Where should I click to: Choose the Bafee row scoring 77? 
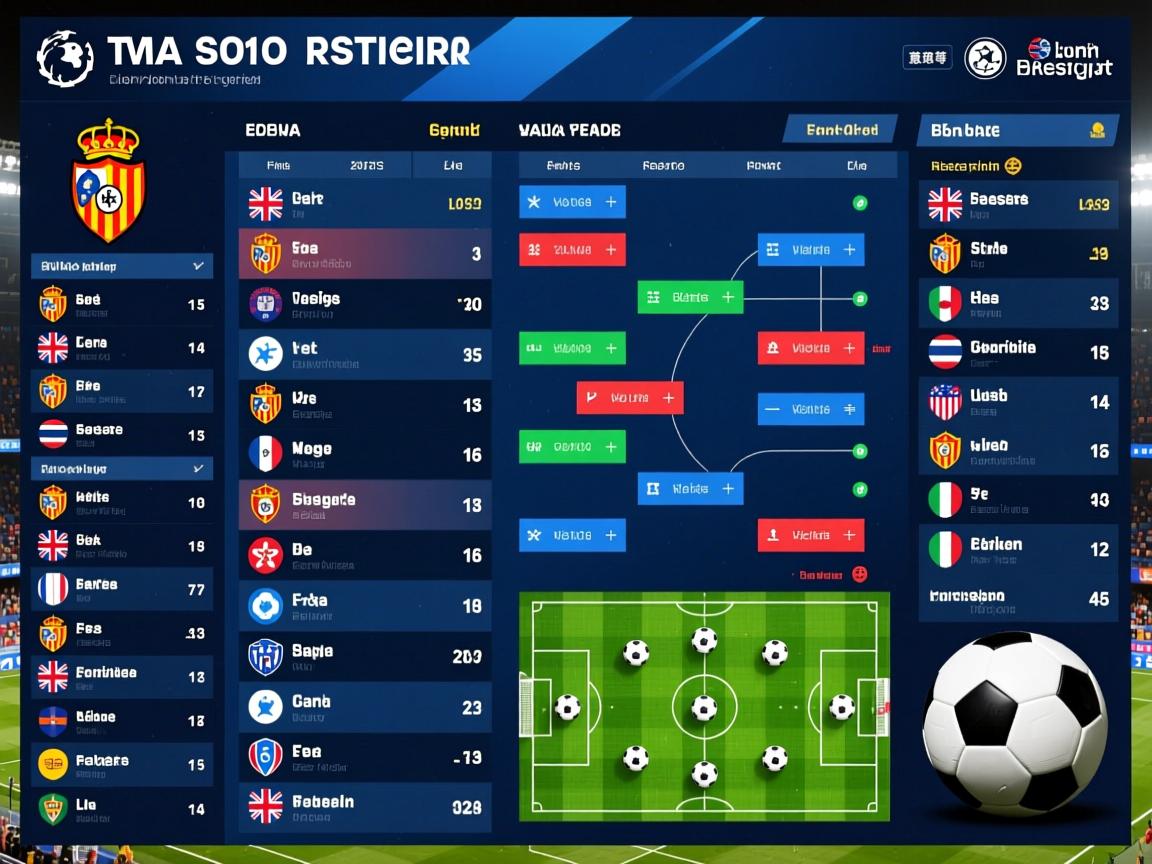(x=122, y=589)
